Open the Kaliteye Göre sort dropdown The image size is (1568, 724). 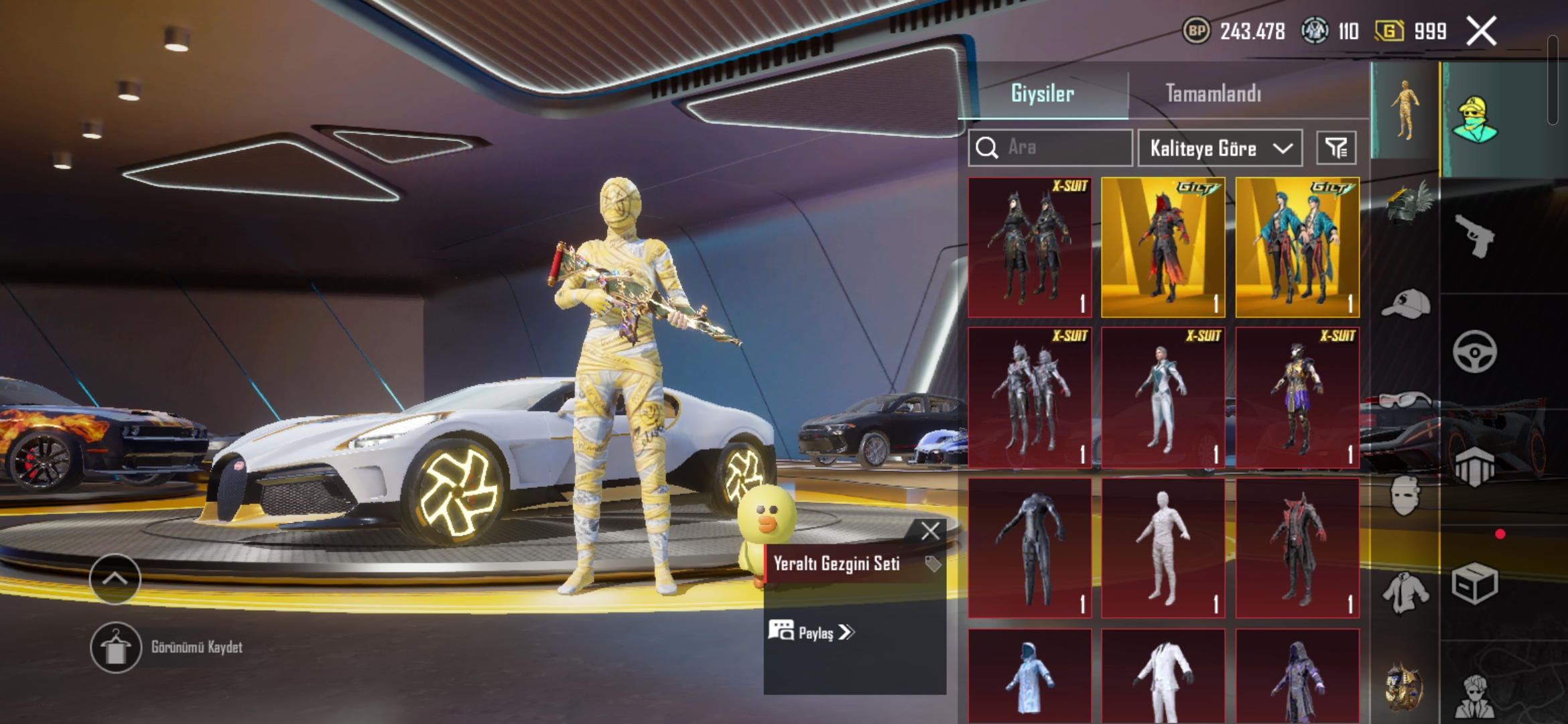point(1220,148)
